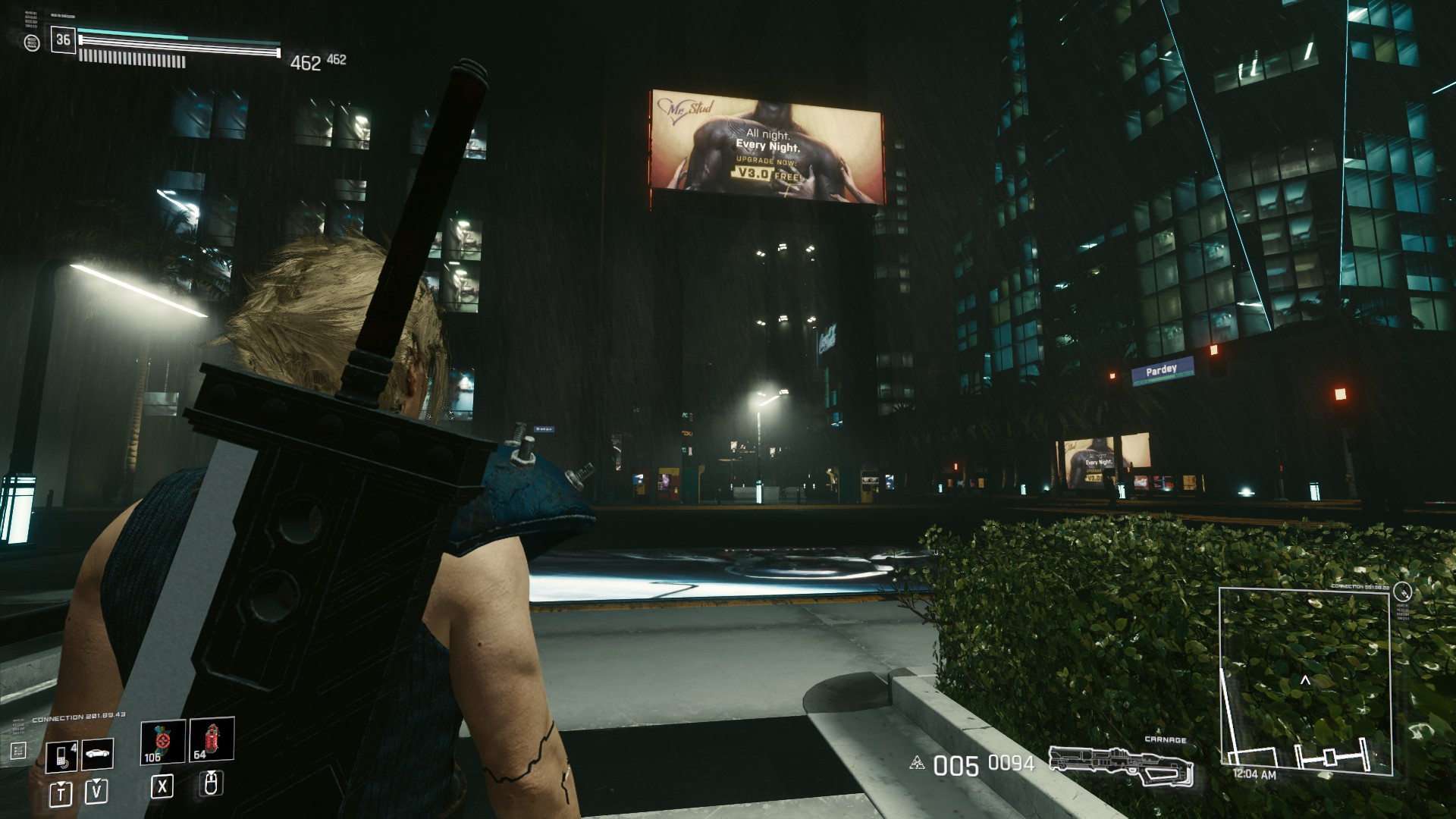Click the Carnage shotgun weapon icon

(x=1122, y=766)
